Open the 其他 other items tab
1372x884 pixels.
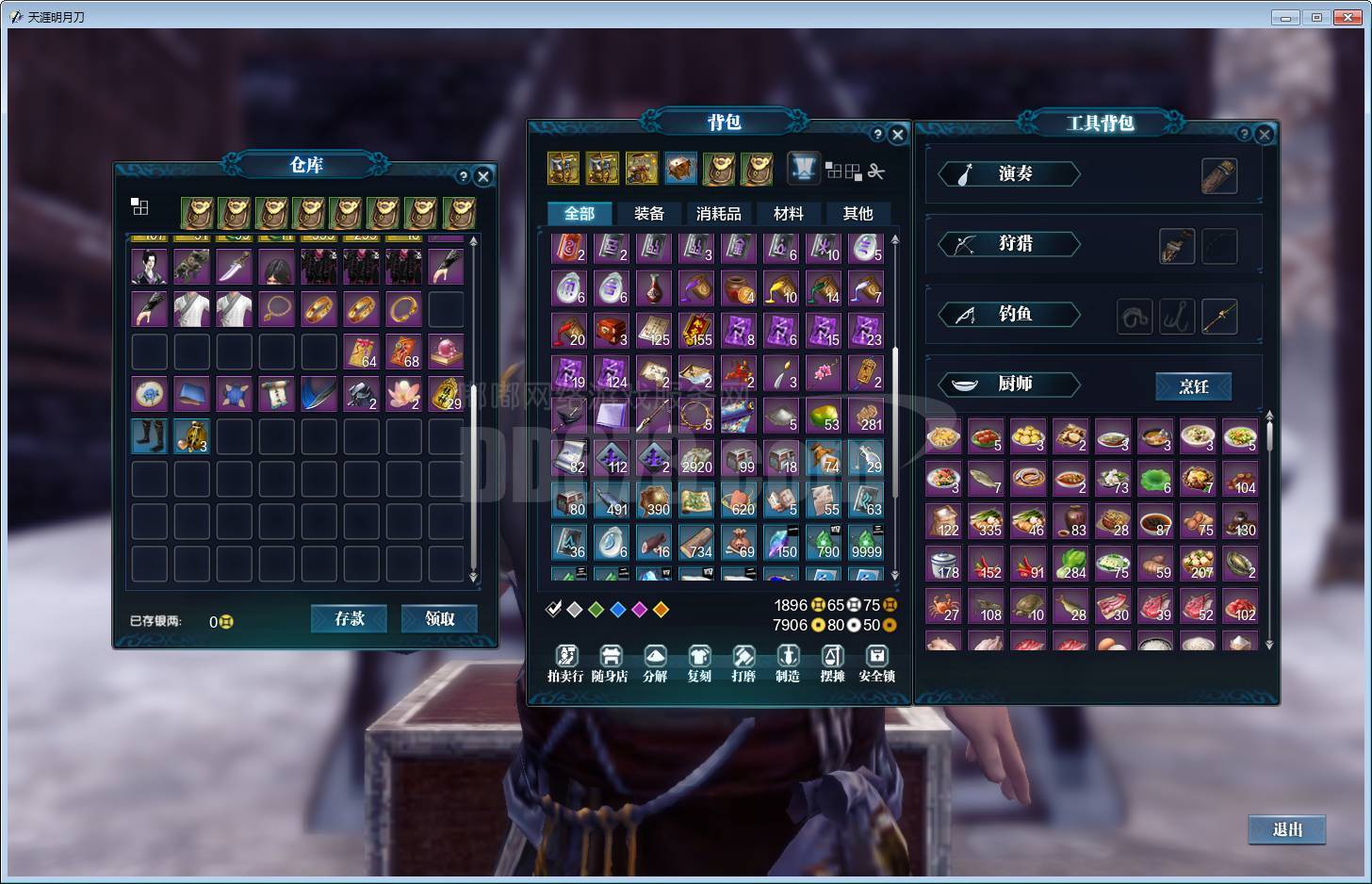(x=857, y=214)
